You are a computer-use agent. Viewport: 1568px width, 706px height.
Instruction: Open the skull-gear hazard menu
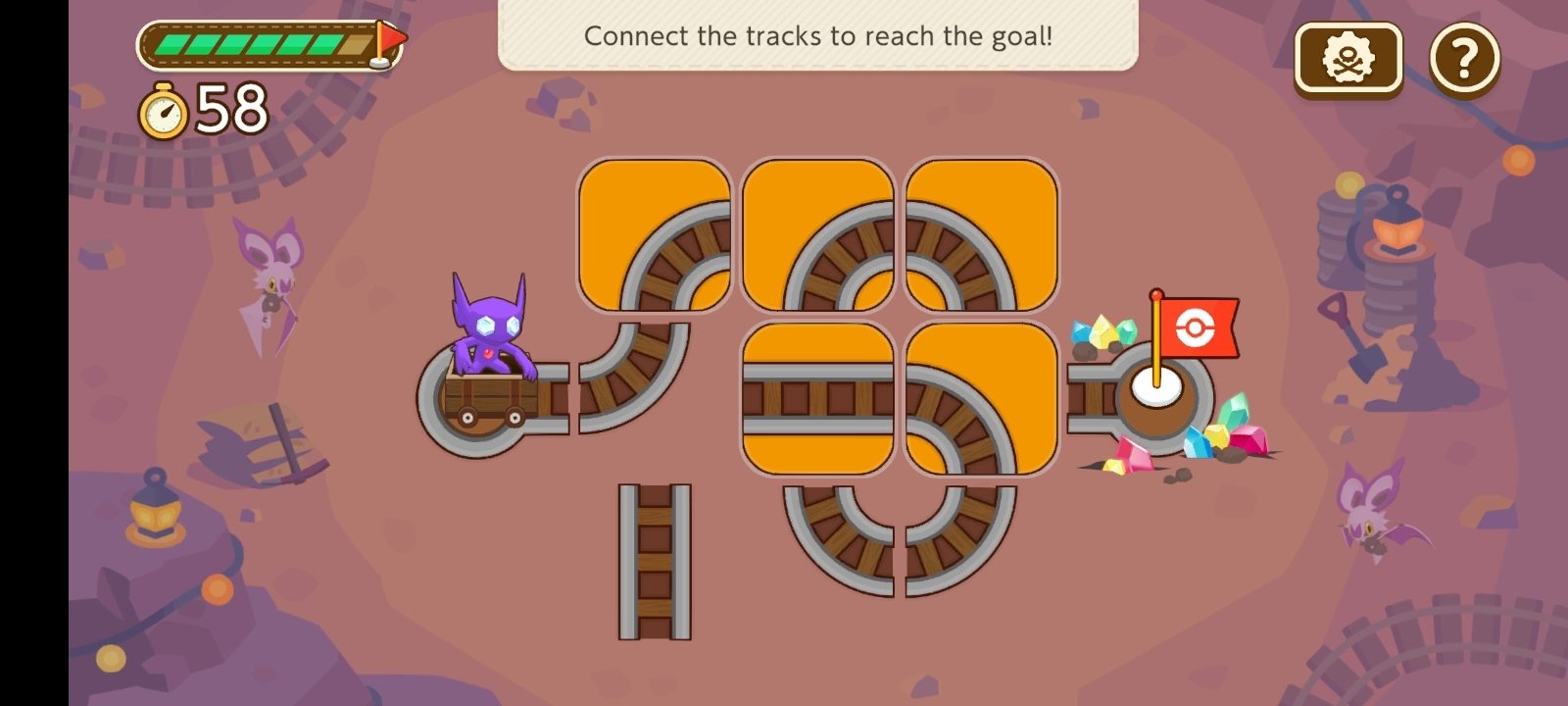[1347, 56]
